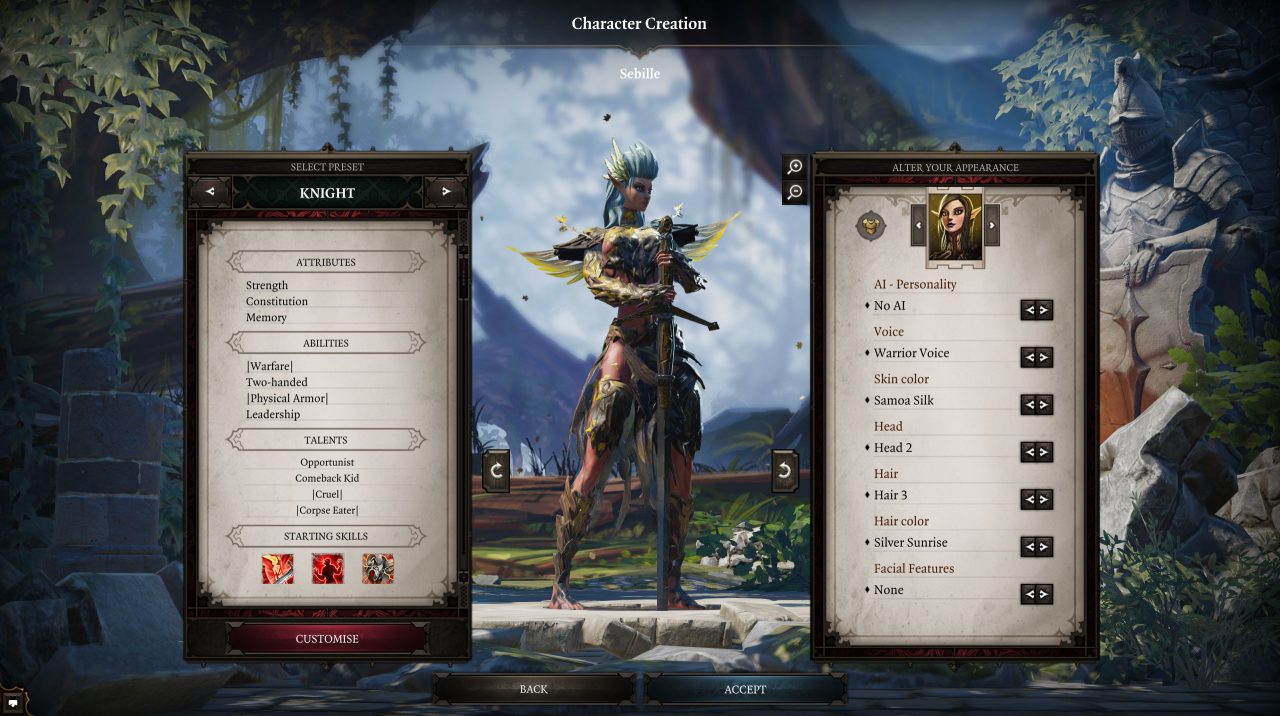Select the next origin portrait

tap(992, 226)
